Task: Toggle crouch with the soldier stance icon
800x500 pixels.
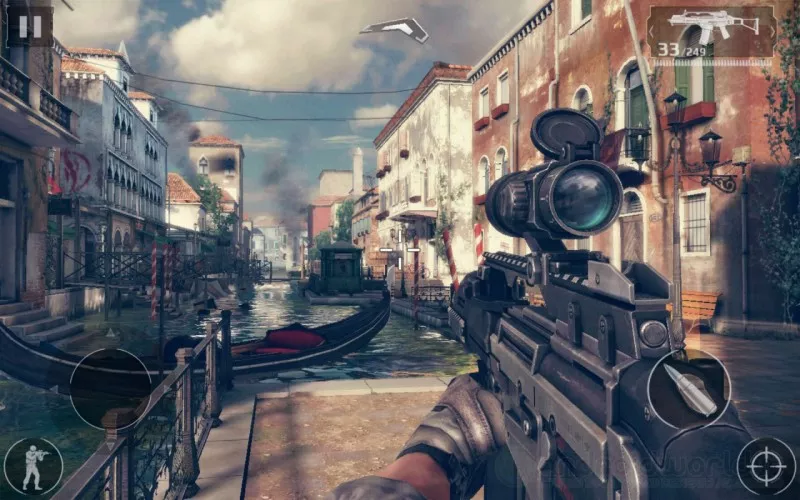Action: [33, 466]
